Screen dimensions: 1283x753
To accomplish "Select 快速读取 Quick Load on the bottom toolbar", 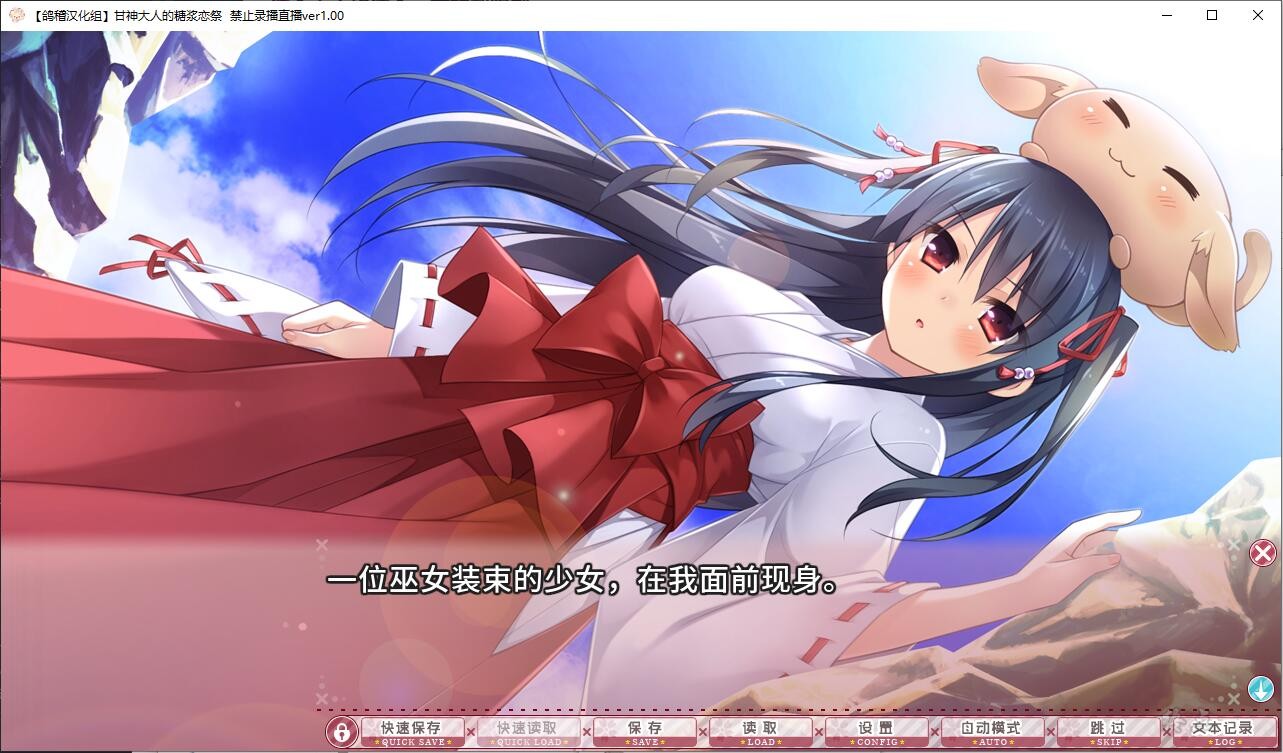I will 528,732.
